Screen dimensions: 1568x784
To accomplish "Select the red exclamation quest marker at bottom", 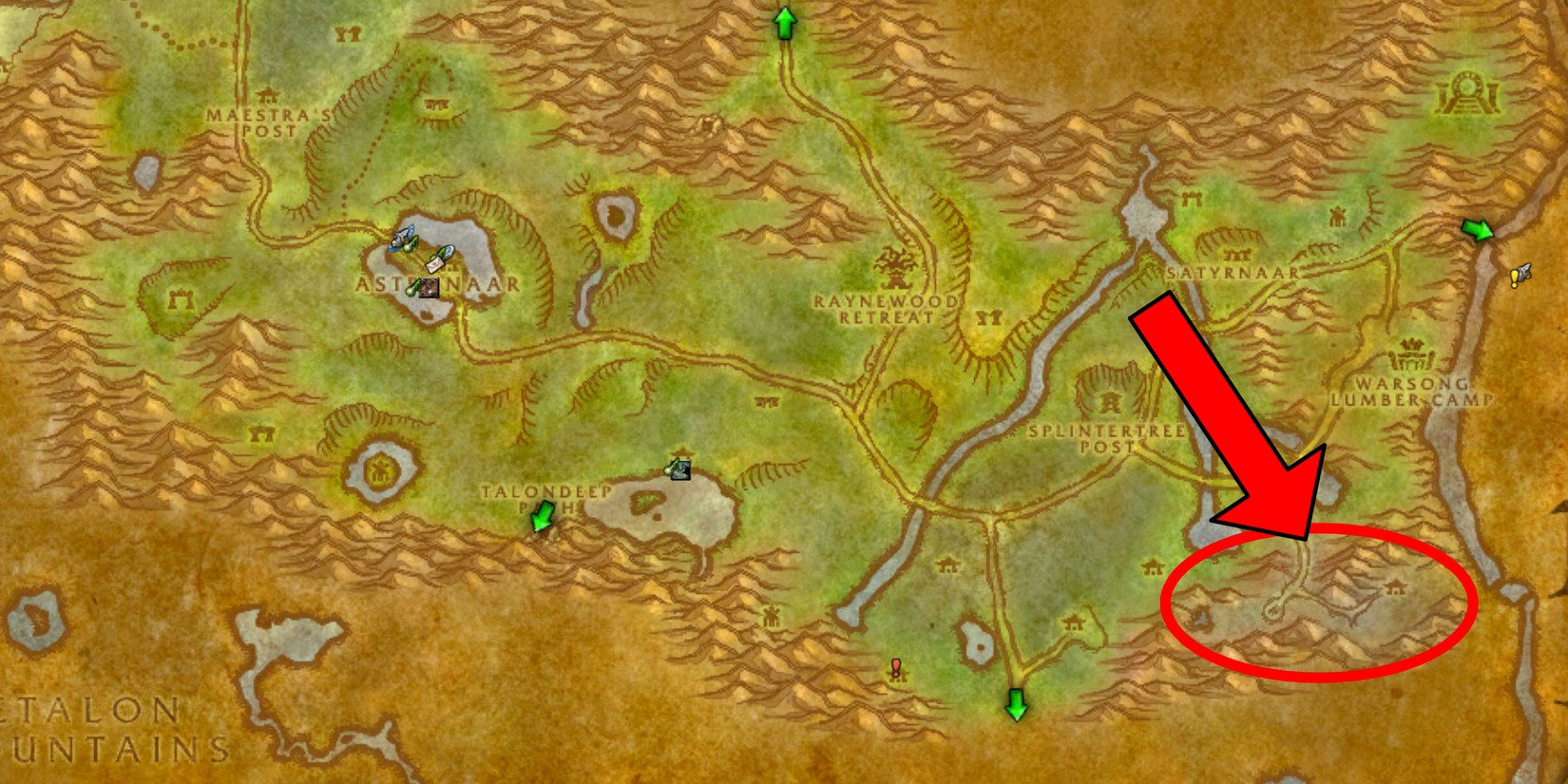I will pyautogui.click(x=894, y=669).
